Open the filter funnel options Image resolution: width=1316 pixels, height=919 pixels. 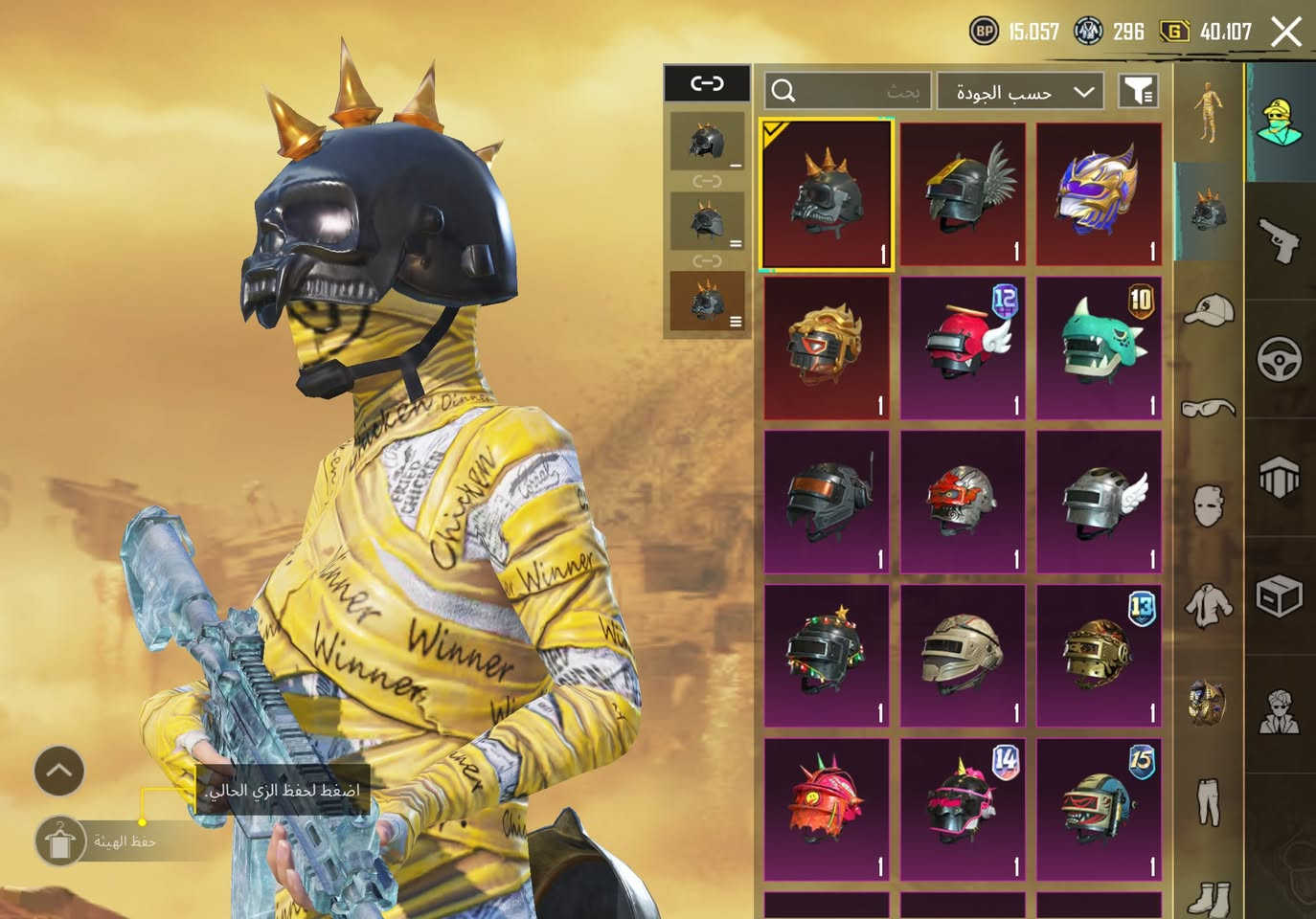point(1138,92)
